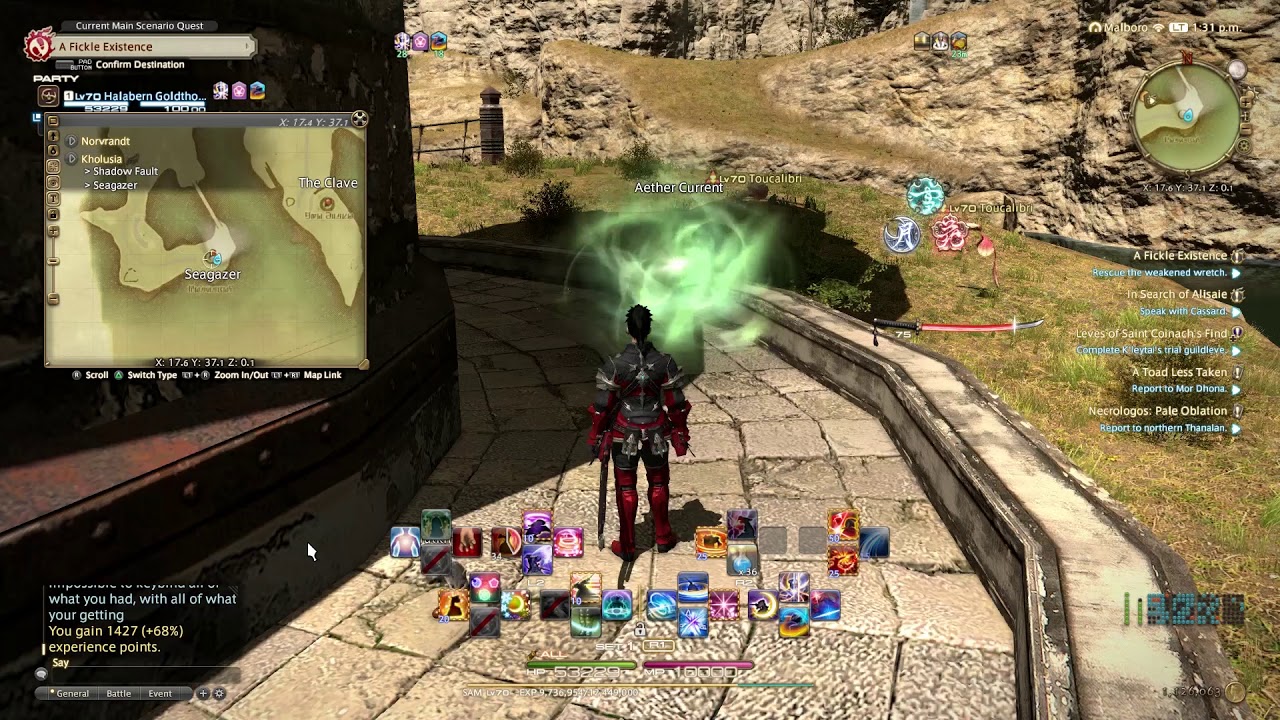This screenshot has width=1280, height=720.
Task: Select Seagazer in the map list
Action: [115, 186]
